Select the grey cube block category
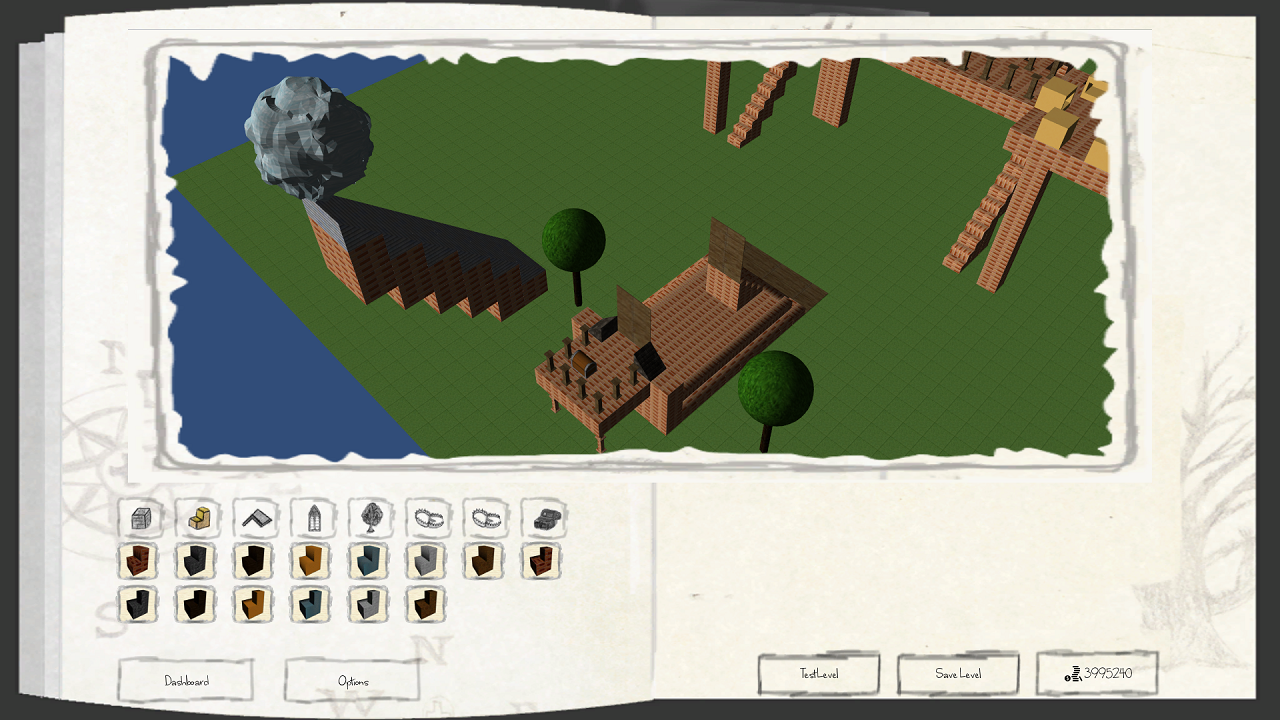Image resolution: width=1280 pixels, height=720 pixels. (140, 519)
